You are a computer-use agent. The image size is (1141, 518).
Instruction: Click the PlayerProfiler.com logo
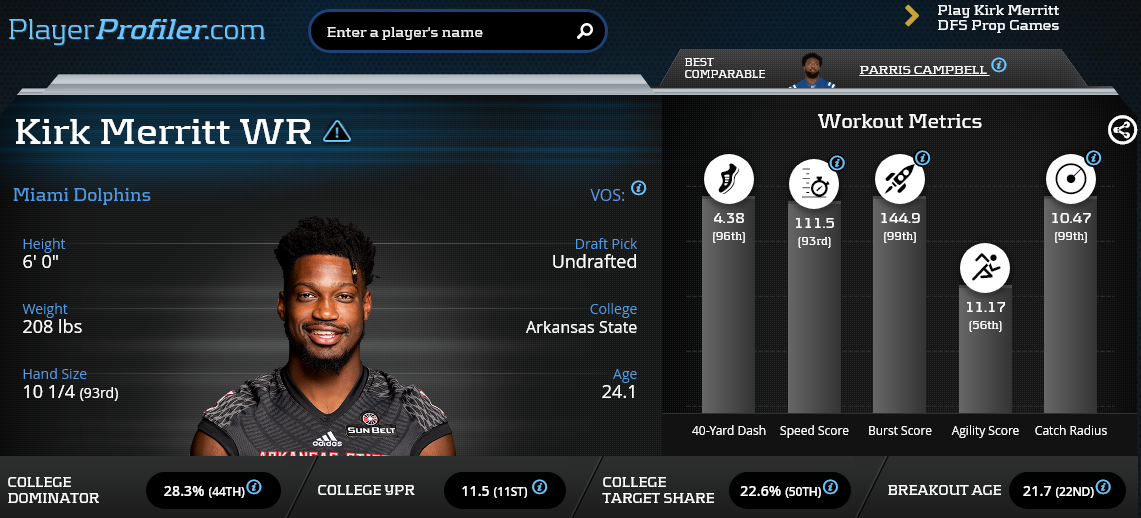coord(137,30)
